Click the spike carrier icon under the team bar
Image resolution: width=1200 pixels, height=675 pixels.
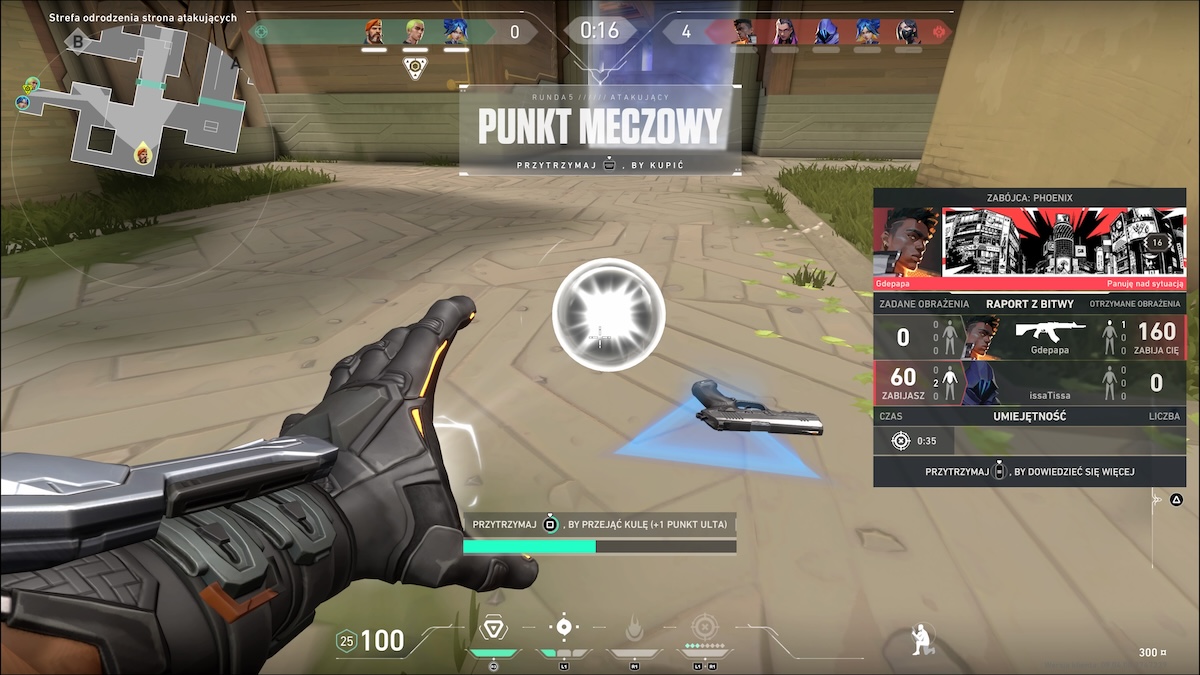click(x=415, y=67)
